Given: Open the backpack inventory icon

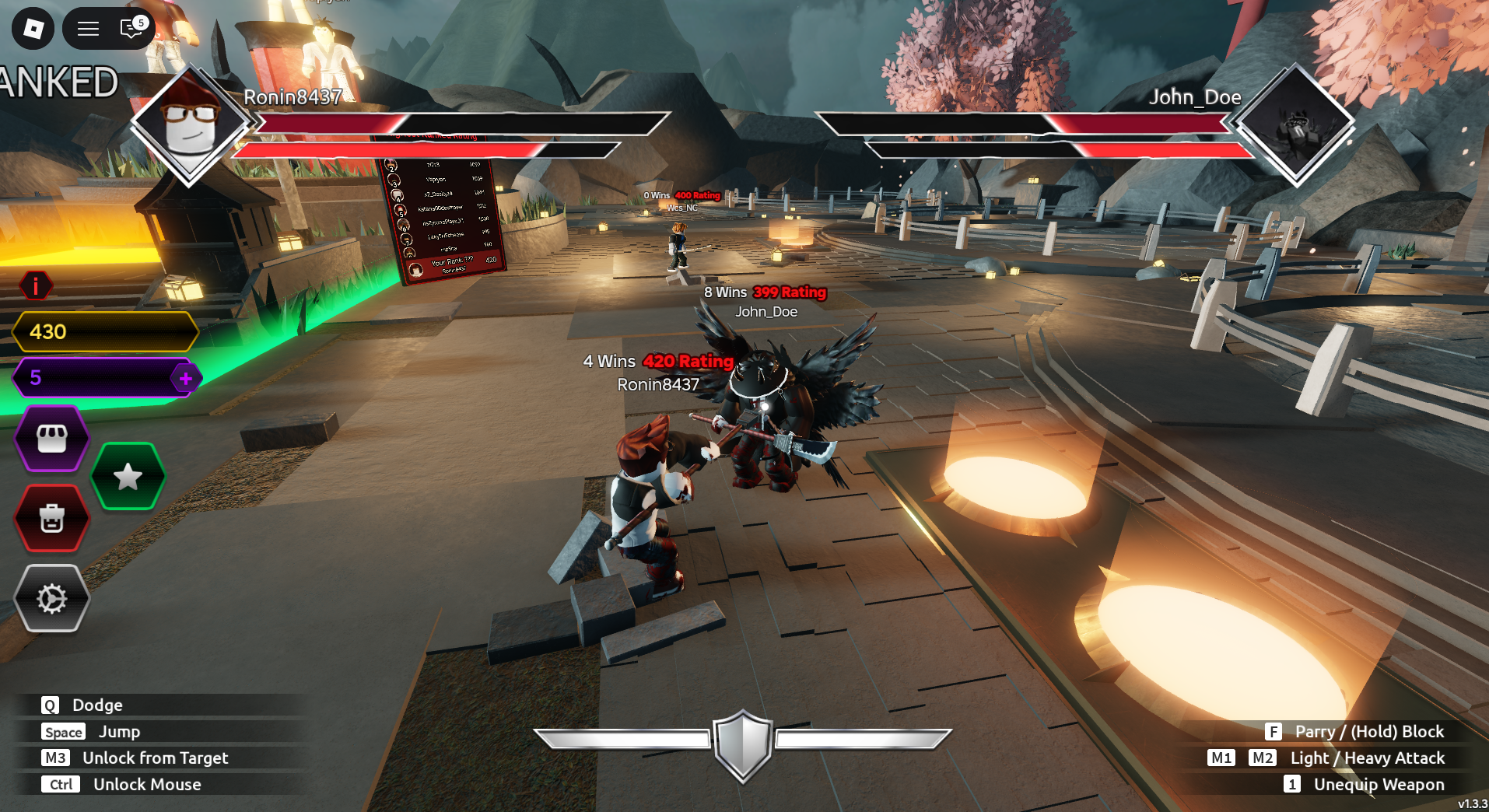Looking at the screenshot, I should [51, 519].
